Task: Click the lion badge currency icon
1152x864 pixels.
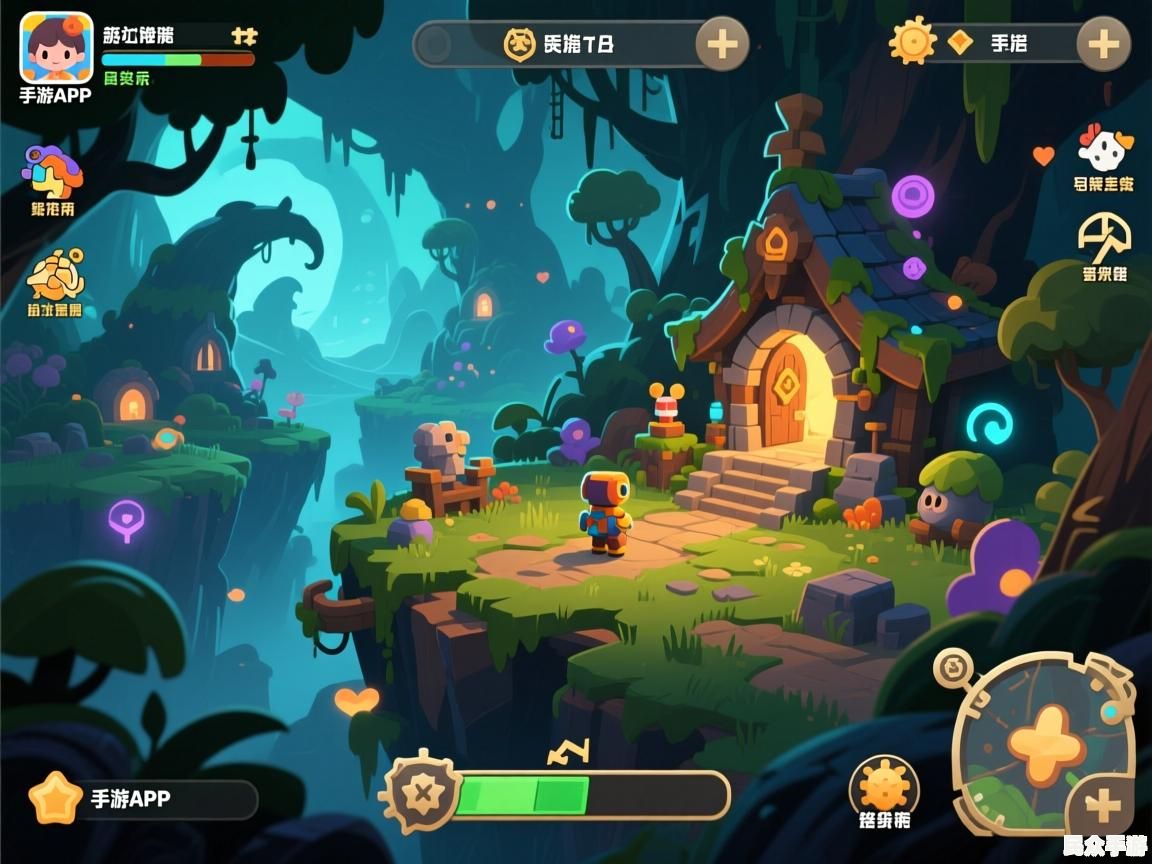Action: tap(519, 44)
